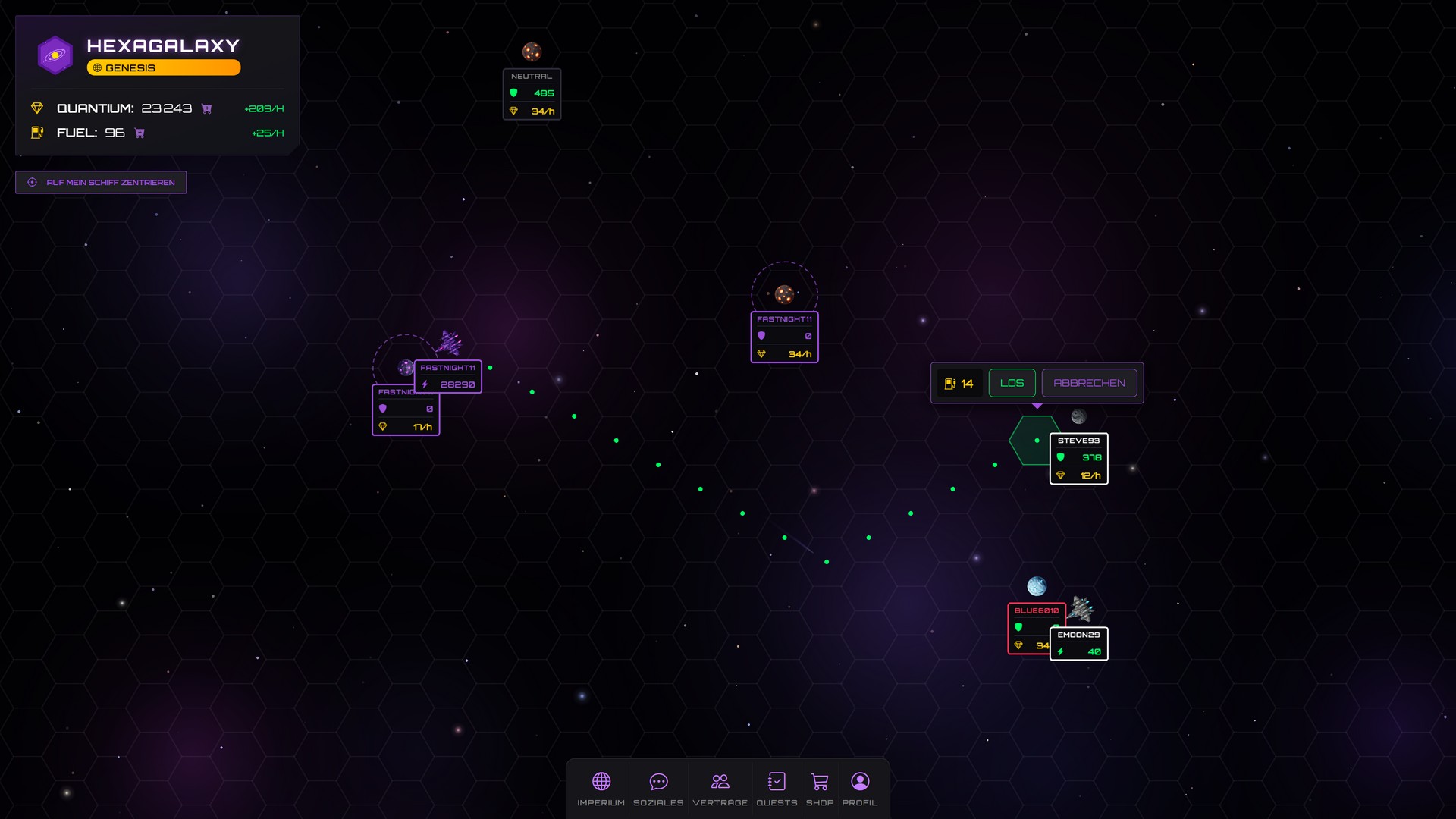The image size is (1456, 819).
Task: Click the HexaGalaxy hexagon planet logo
Action: click(55, 54)
